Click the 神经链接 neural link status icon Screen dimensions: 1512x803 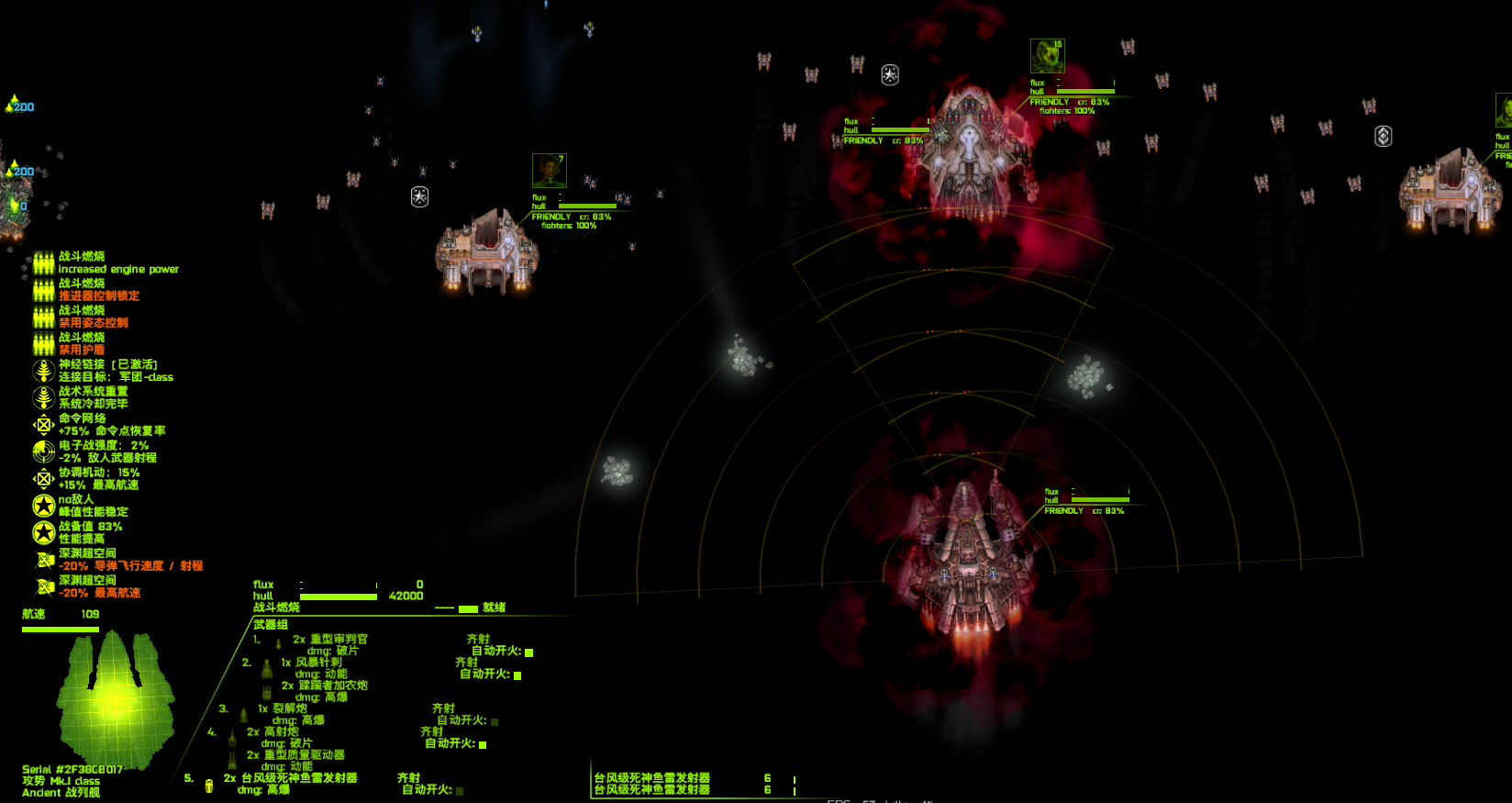point(43,371)
